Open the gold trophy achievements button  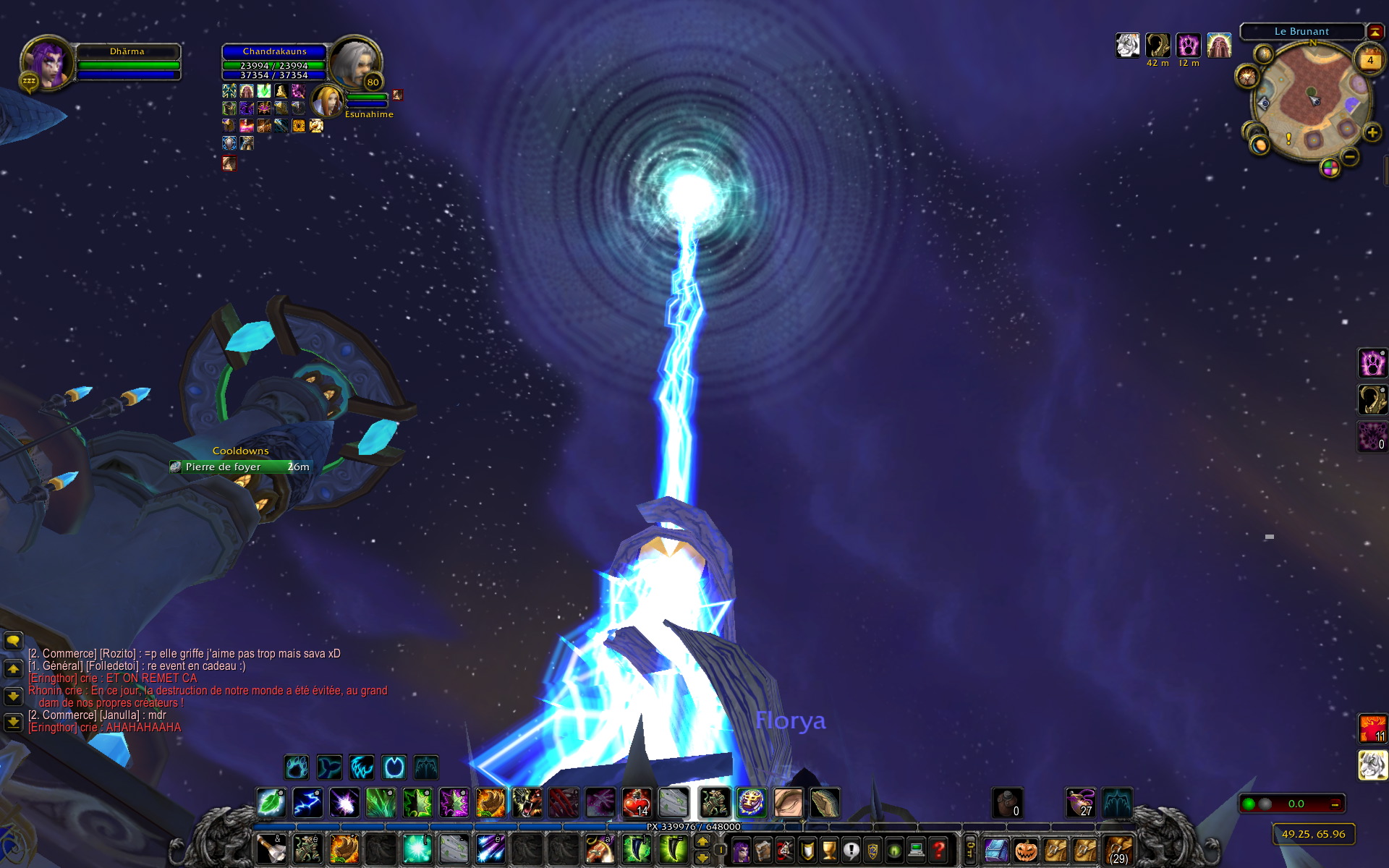(829, 850)
